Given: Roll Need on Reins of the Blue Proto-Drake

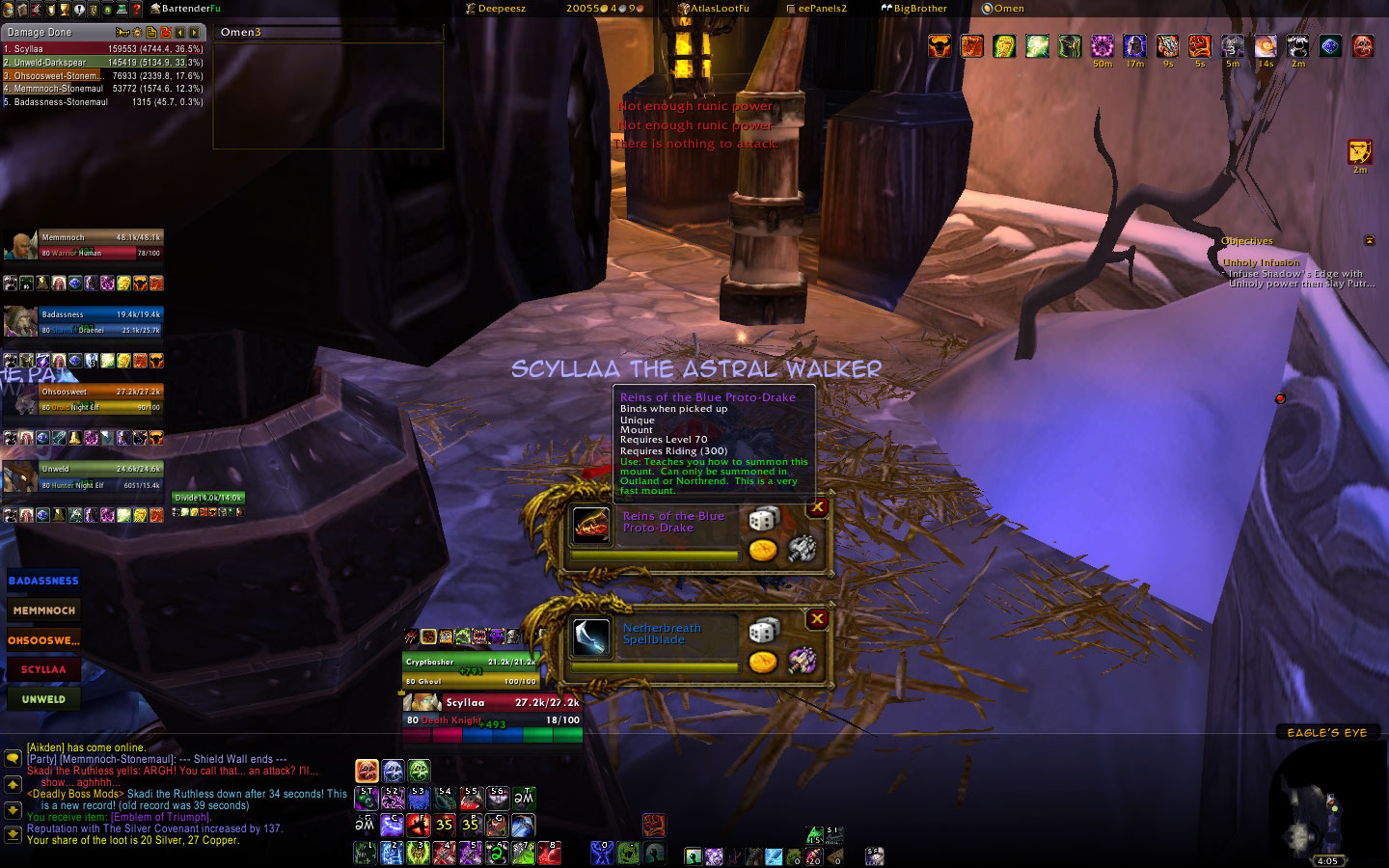Looking at the screenshot, I should [x=763, y=519].
